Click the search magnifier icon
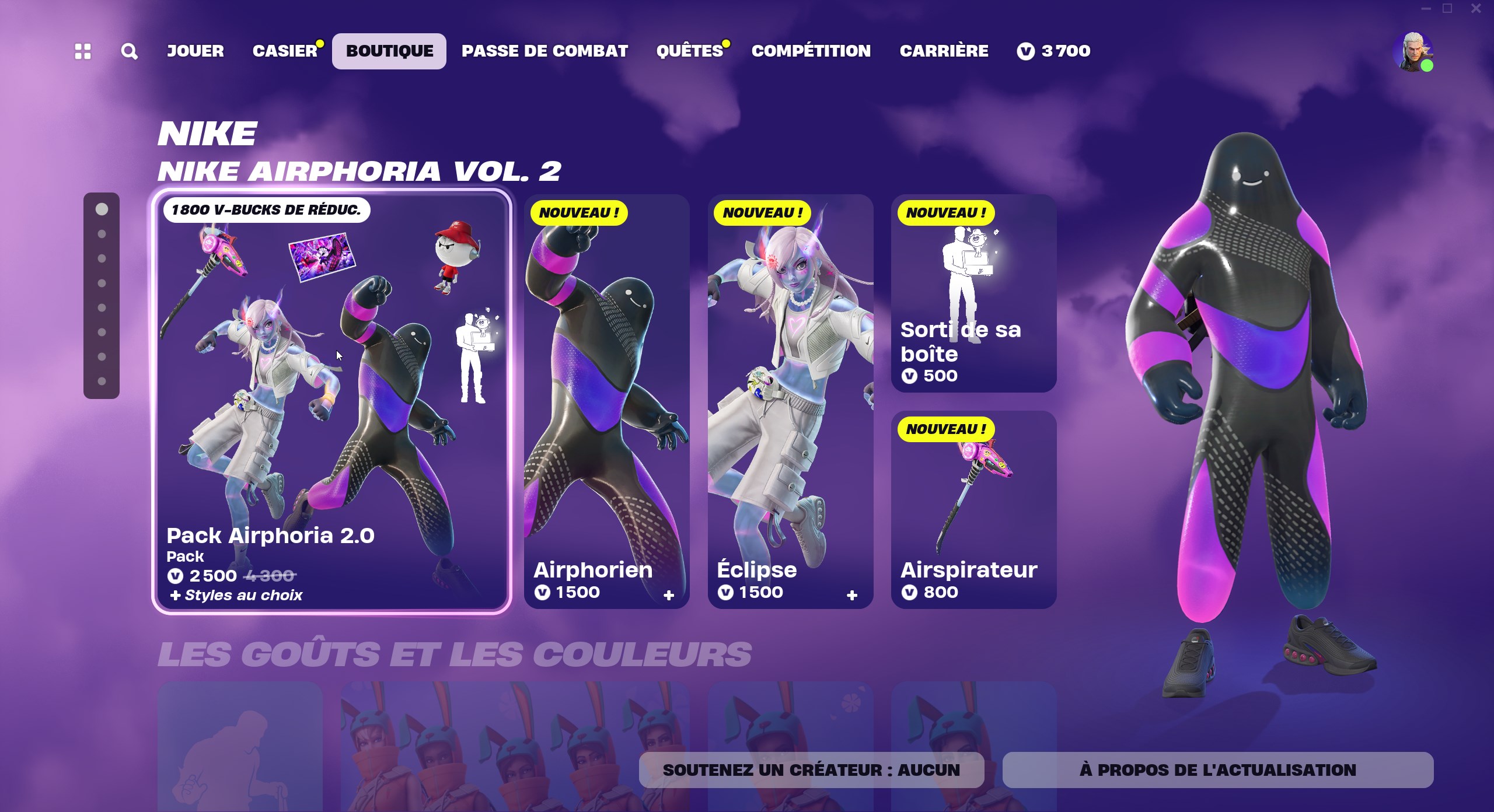Viewport: 1494px width, 812px height. (x=128, y=51)
